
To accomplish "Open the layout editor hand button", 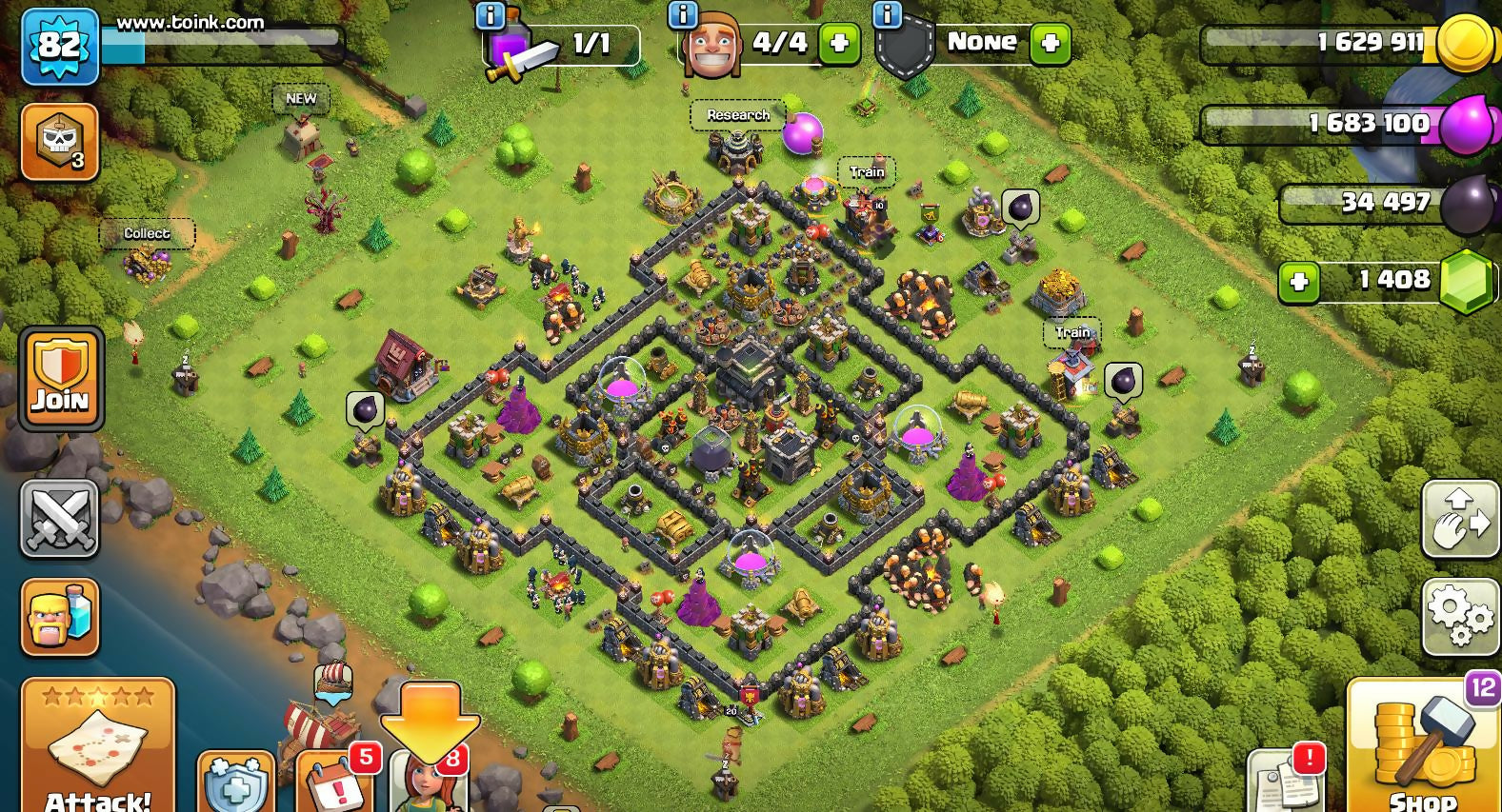I will (1460, 519).
